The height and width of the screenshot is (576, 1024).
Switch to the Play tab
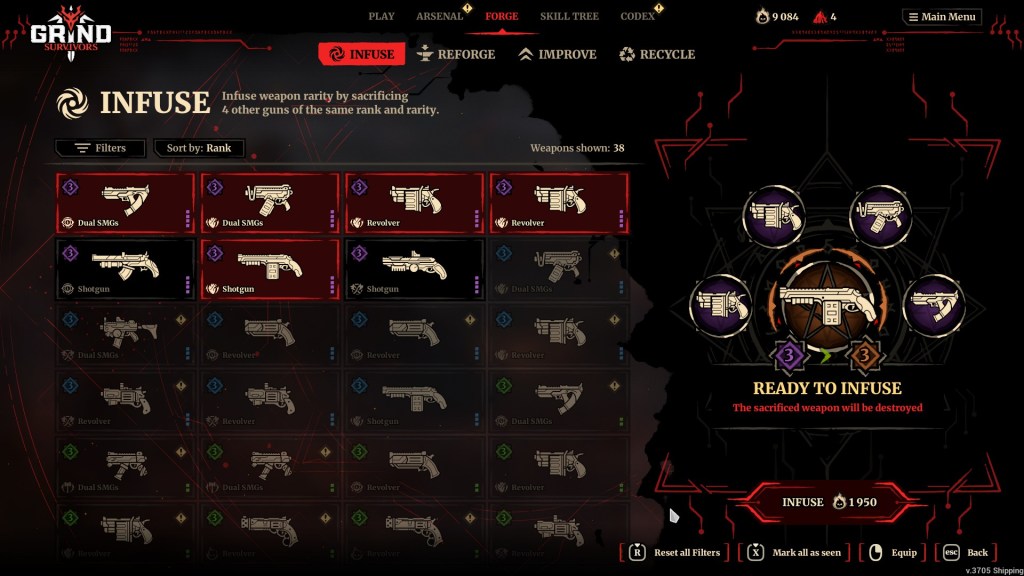tap(381, 16)
